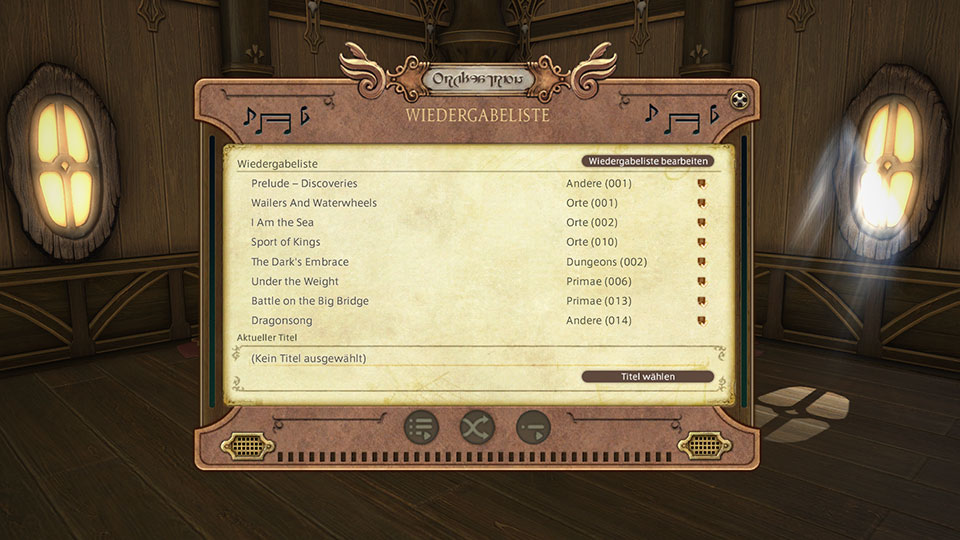The image size is (960, 540).
Task: Close the Orchestrion window
Action: click(738, 99)
